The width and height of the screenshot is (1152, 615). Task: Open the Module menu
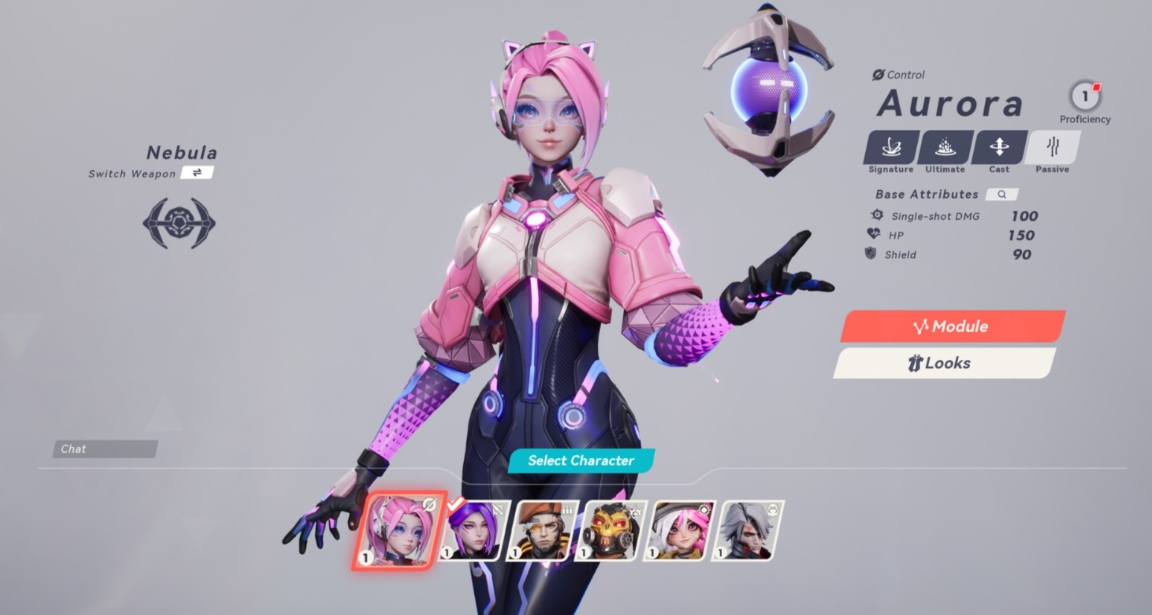pyautogui.click(x=951, y=327)
